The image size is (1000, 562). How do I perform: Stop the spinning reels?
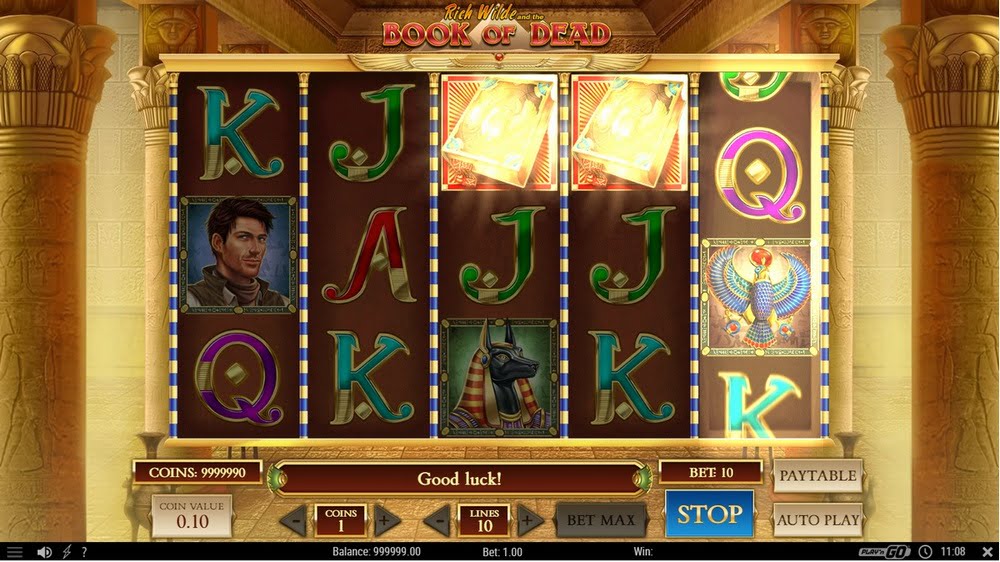coord(709,515)
